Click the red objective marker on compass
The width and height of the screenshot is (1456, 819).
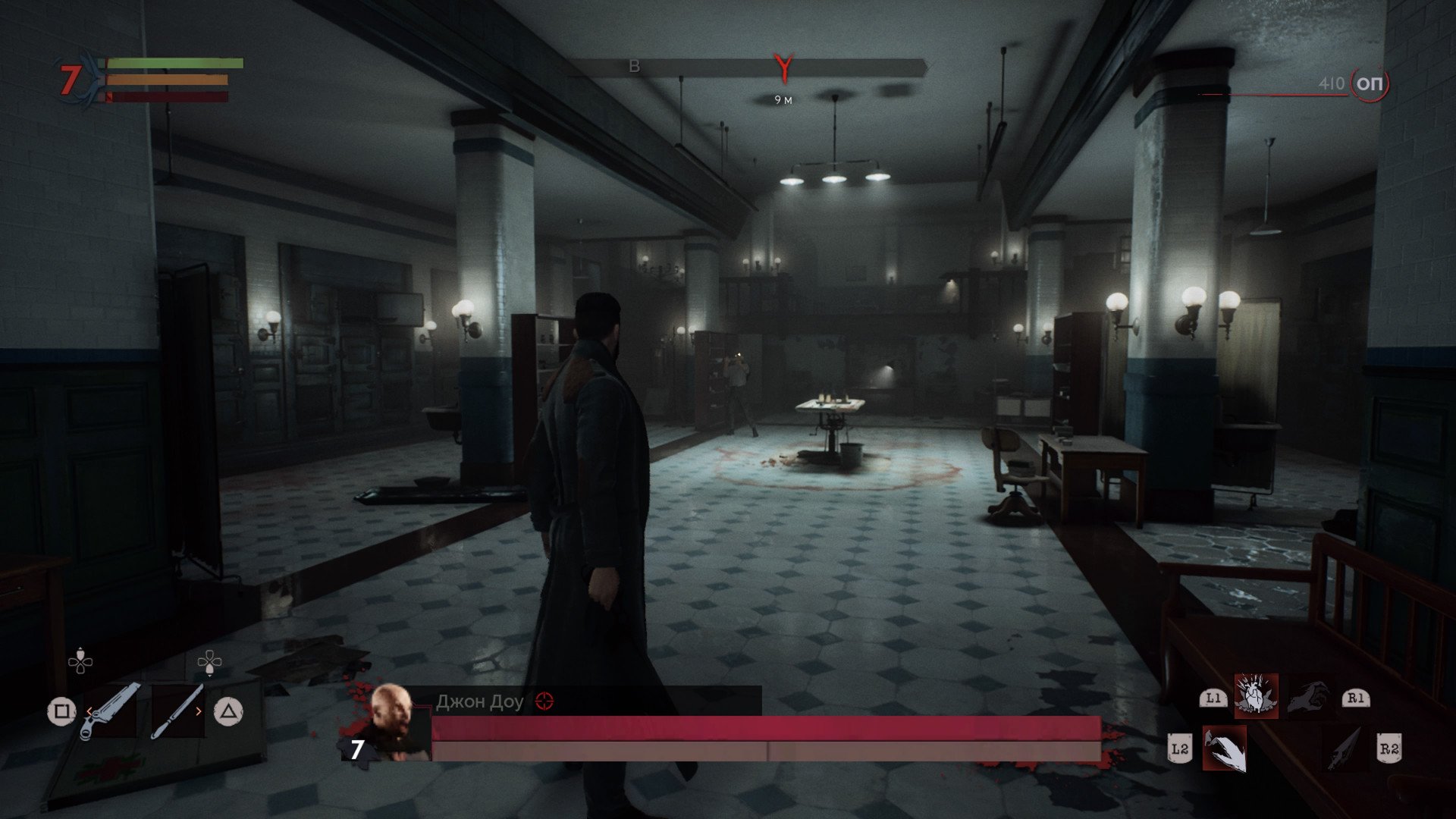coord(783,68)
